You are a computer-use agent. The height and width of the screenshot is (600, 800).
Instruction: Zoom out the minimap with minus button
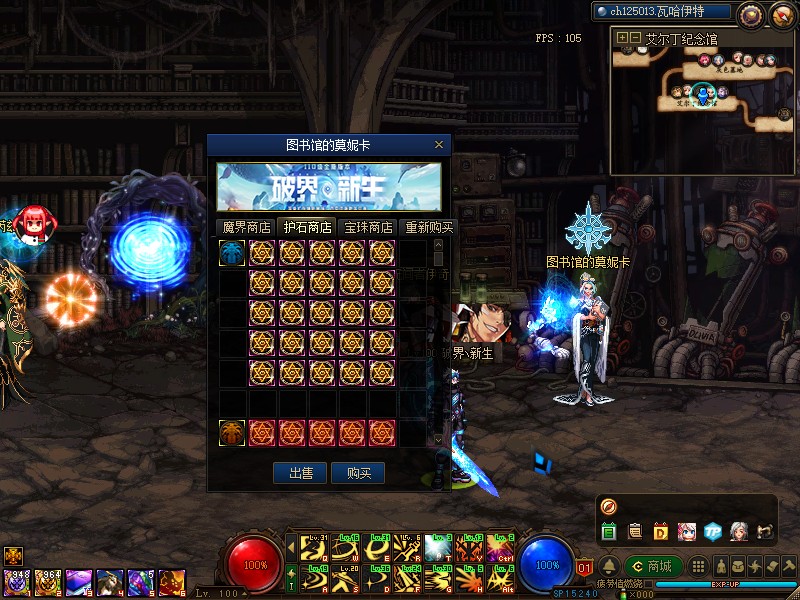pyautogui.click(x=635, y=38)
